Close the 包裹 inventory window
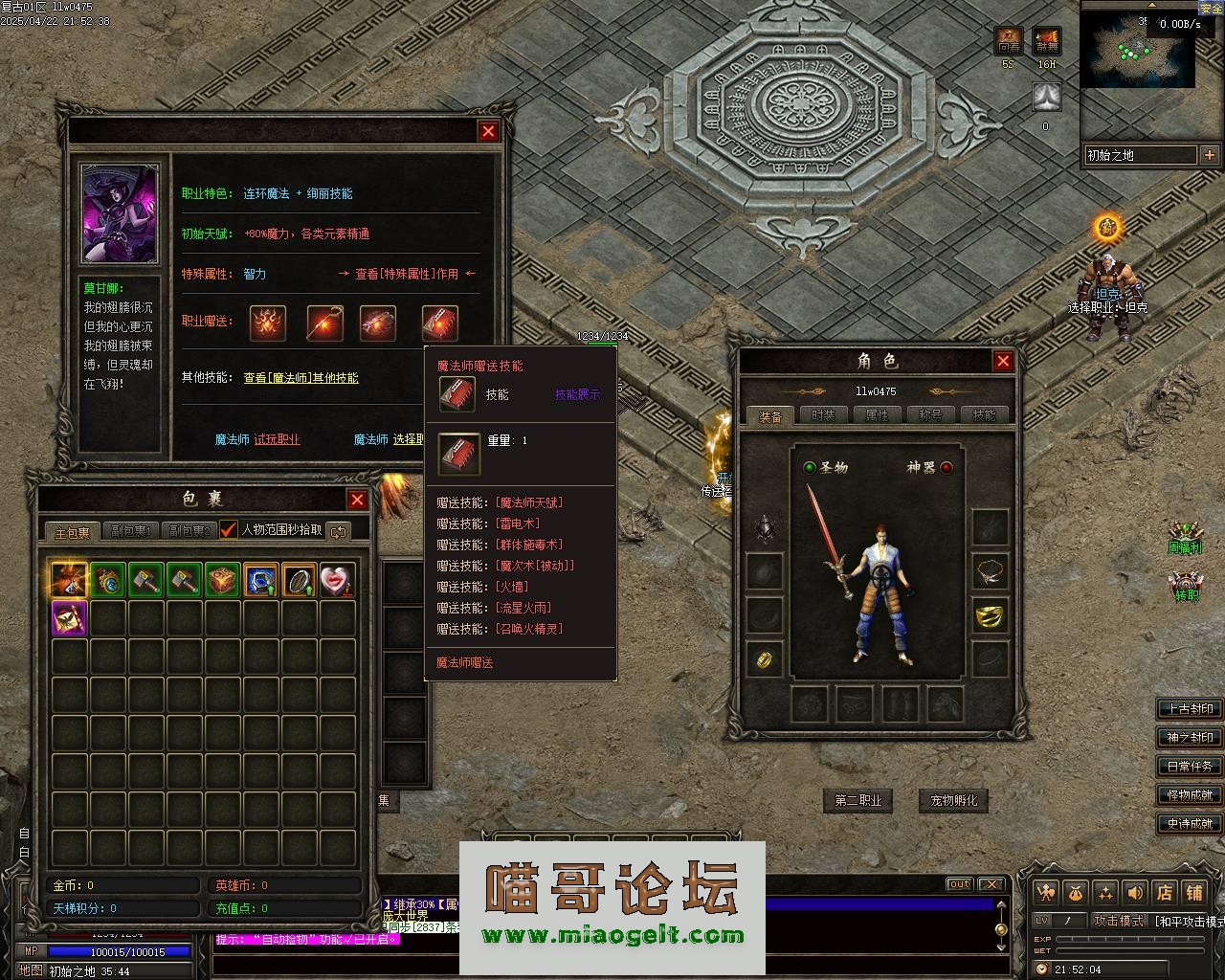This screenshot has height=980, width=1225. pyautogui.click(x=357, y=500)
